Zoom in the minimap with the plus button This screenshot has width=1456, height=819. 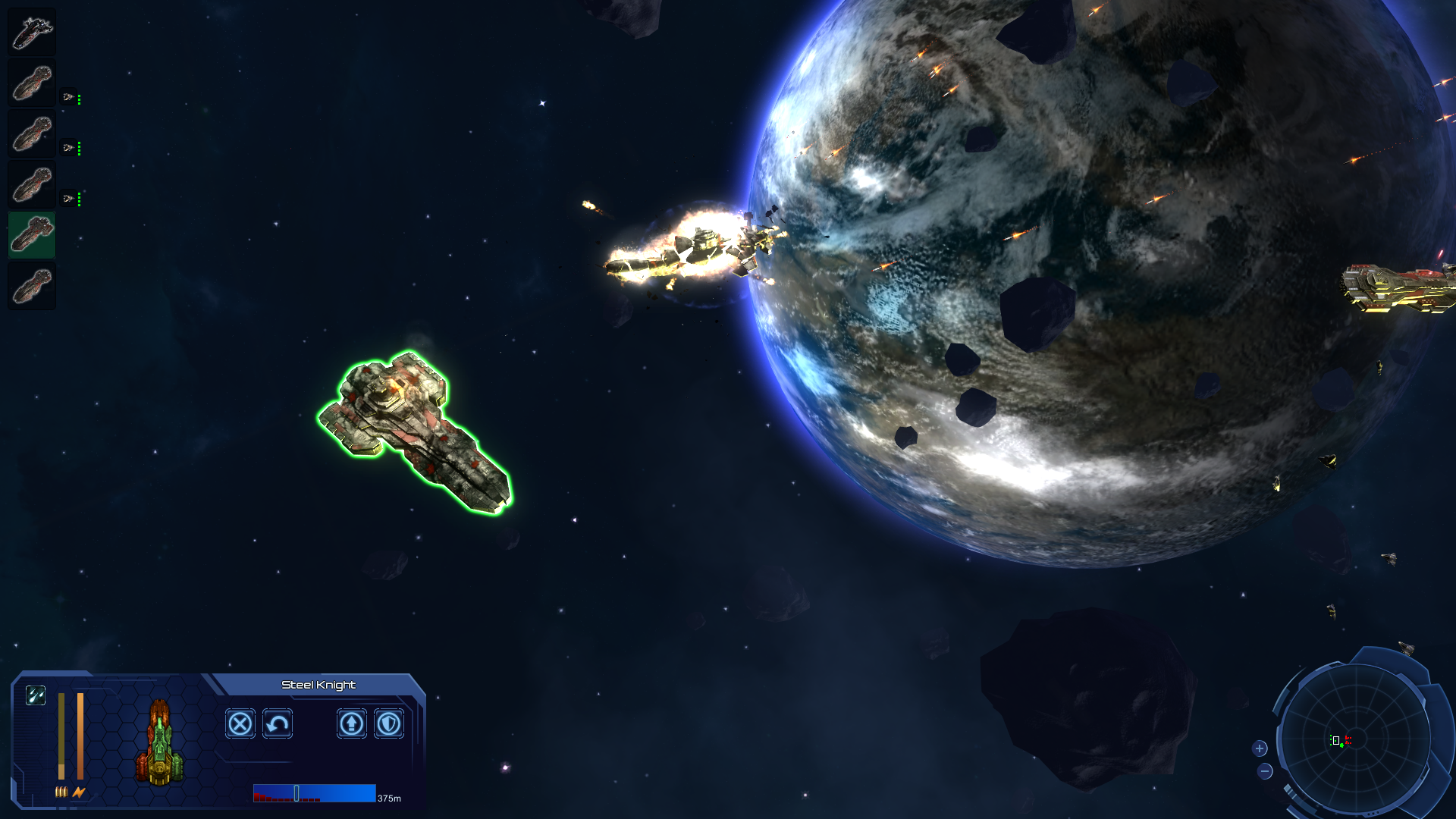click(1261, 748)
